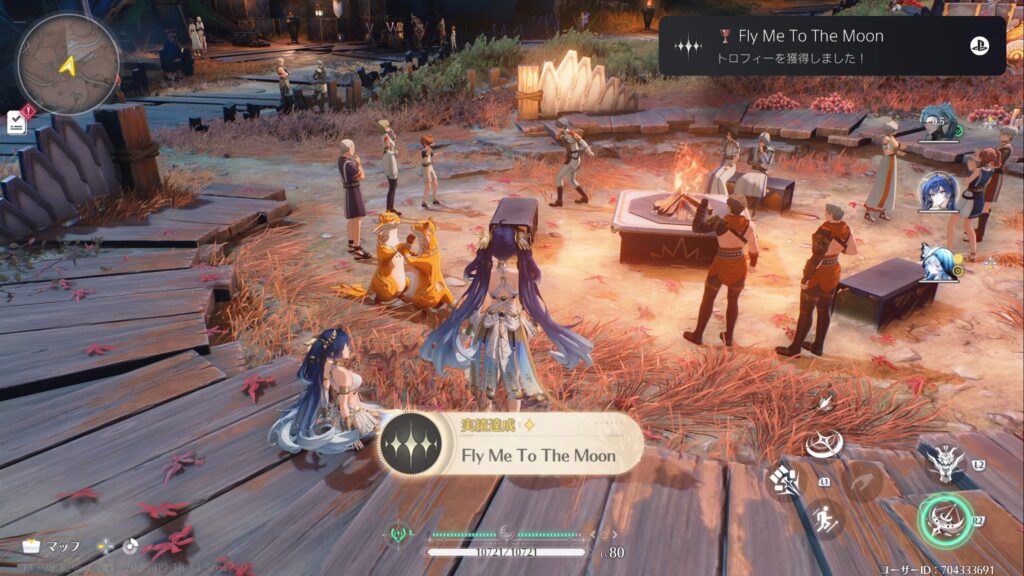Tap the running figure dodge button

(825, 520)
